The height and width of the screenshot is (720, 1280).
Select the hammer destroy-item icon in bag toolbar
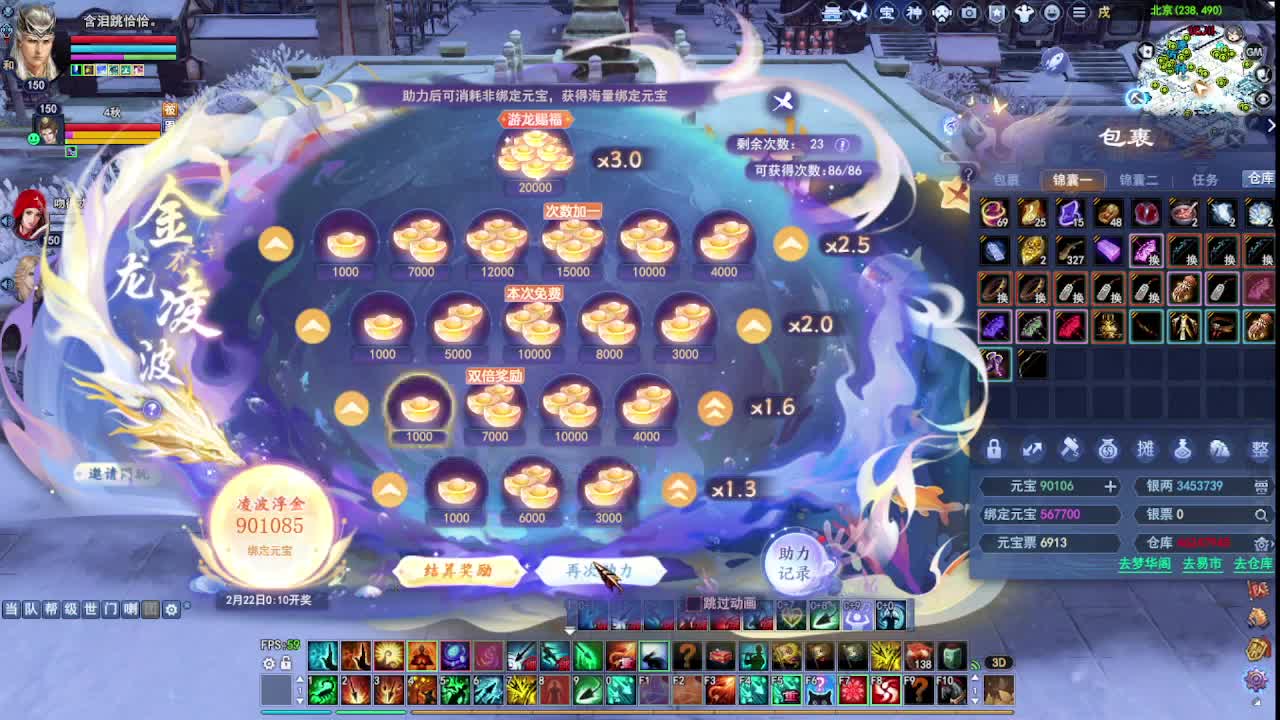point(1070,449)
